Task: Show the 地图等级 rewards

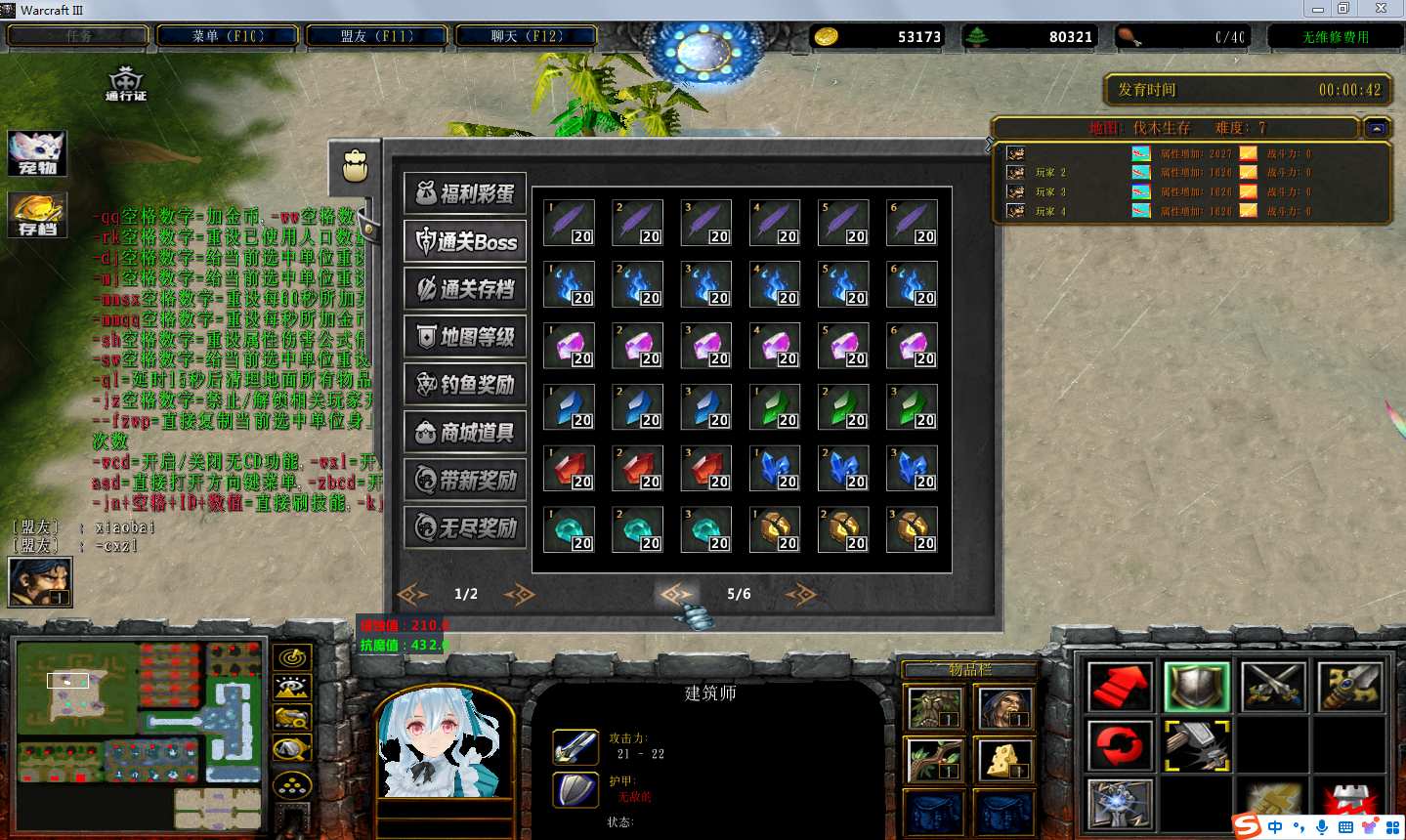Action: click(465, 337)
